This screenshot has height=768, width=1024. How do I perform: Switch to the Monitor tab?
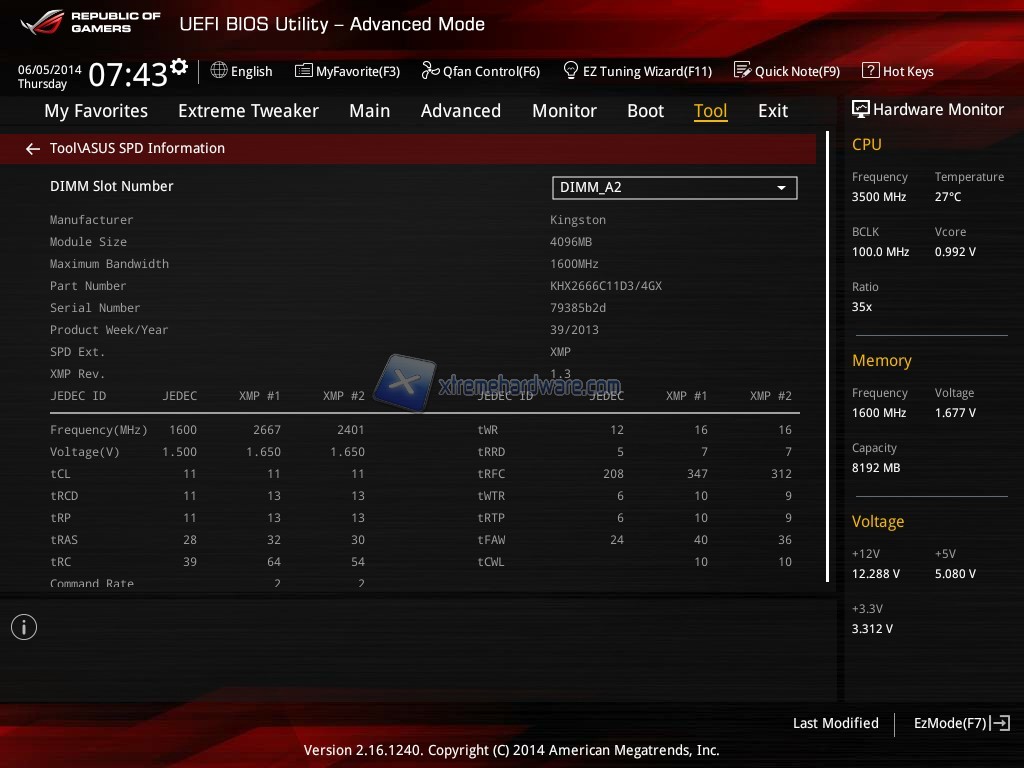click(564, 111)
